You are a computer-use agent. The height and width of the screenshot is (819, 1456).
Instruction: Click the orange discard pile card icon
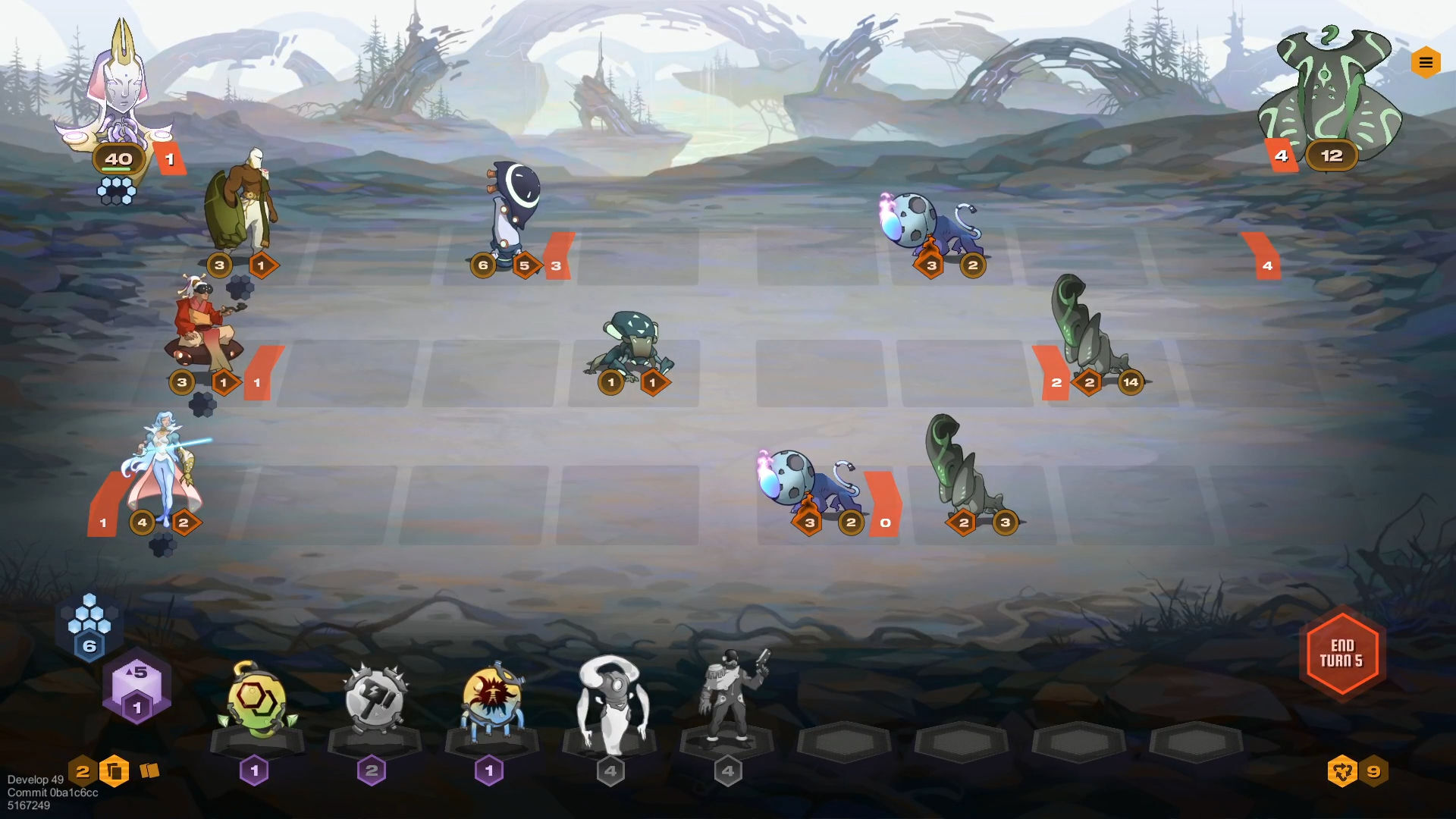115,770
